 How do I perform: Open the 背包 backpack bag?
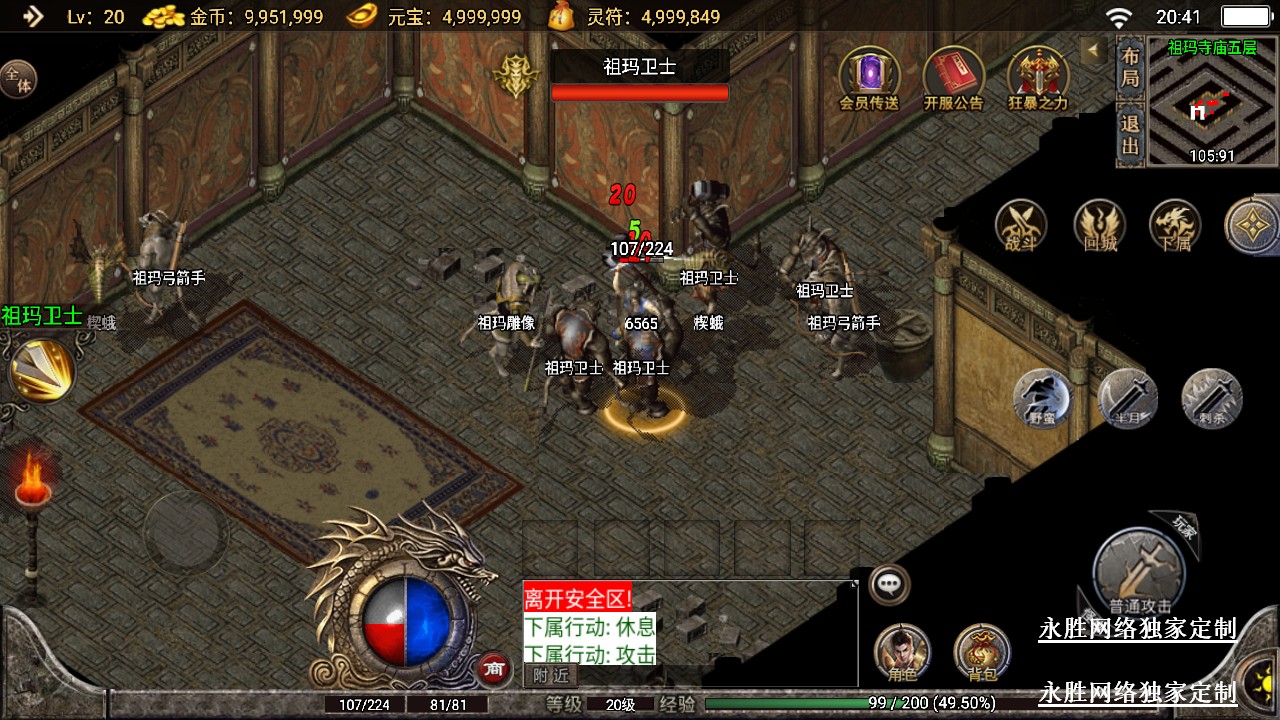tap(982, 652)
